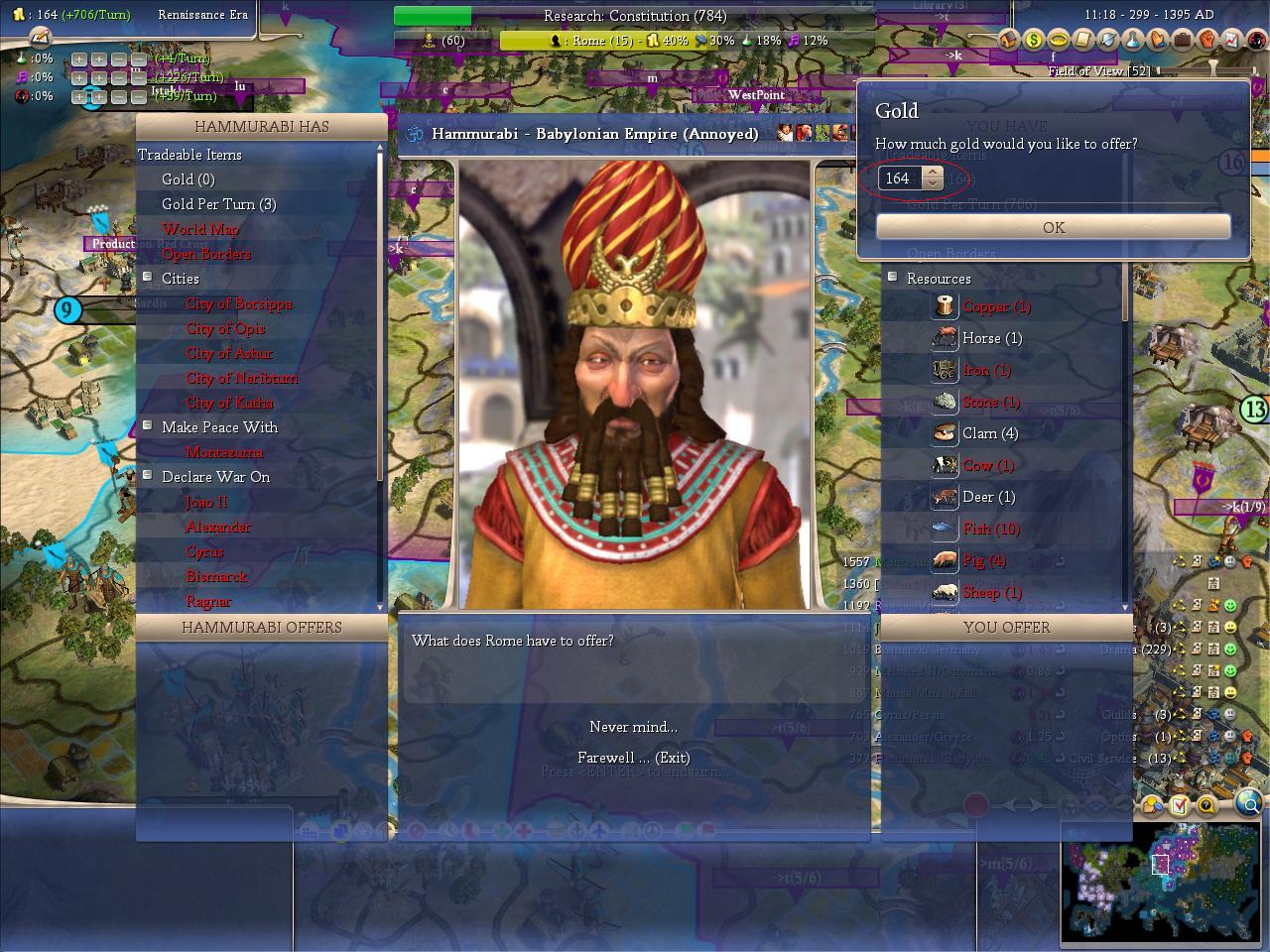The height and width of the screenshot is (952, 1270).
Task: Select City of Borsippa in the cities list
Action: point(238,303)
